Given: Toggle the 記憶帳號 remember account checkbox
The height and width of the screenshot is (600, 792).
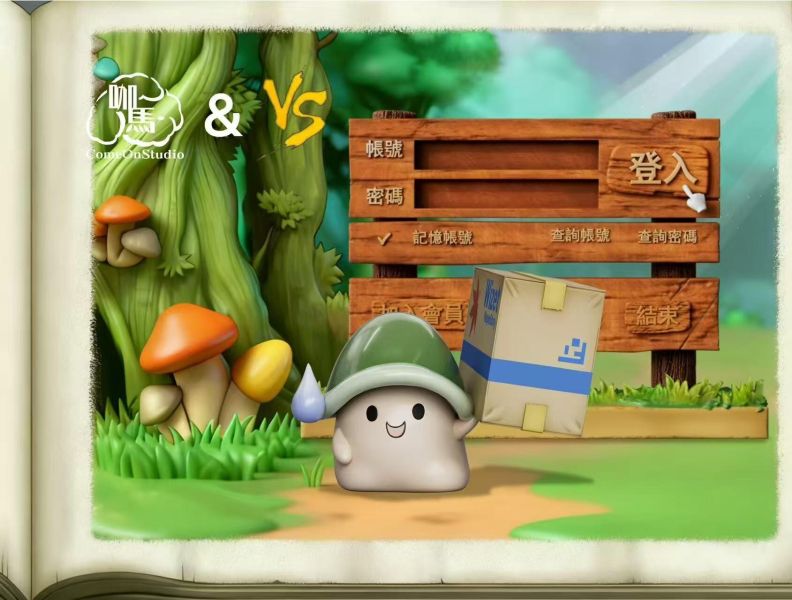Looking at the screenshot, I should [x=385, y=238].
